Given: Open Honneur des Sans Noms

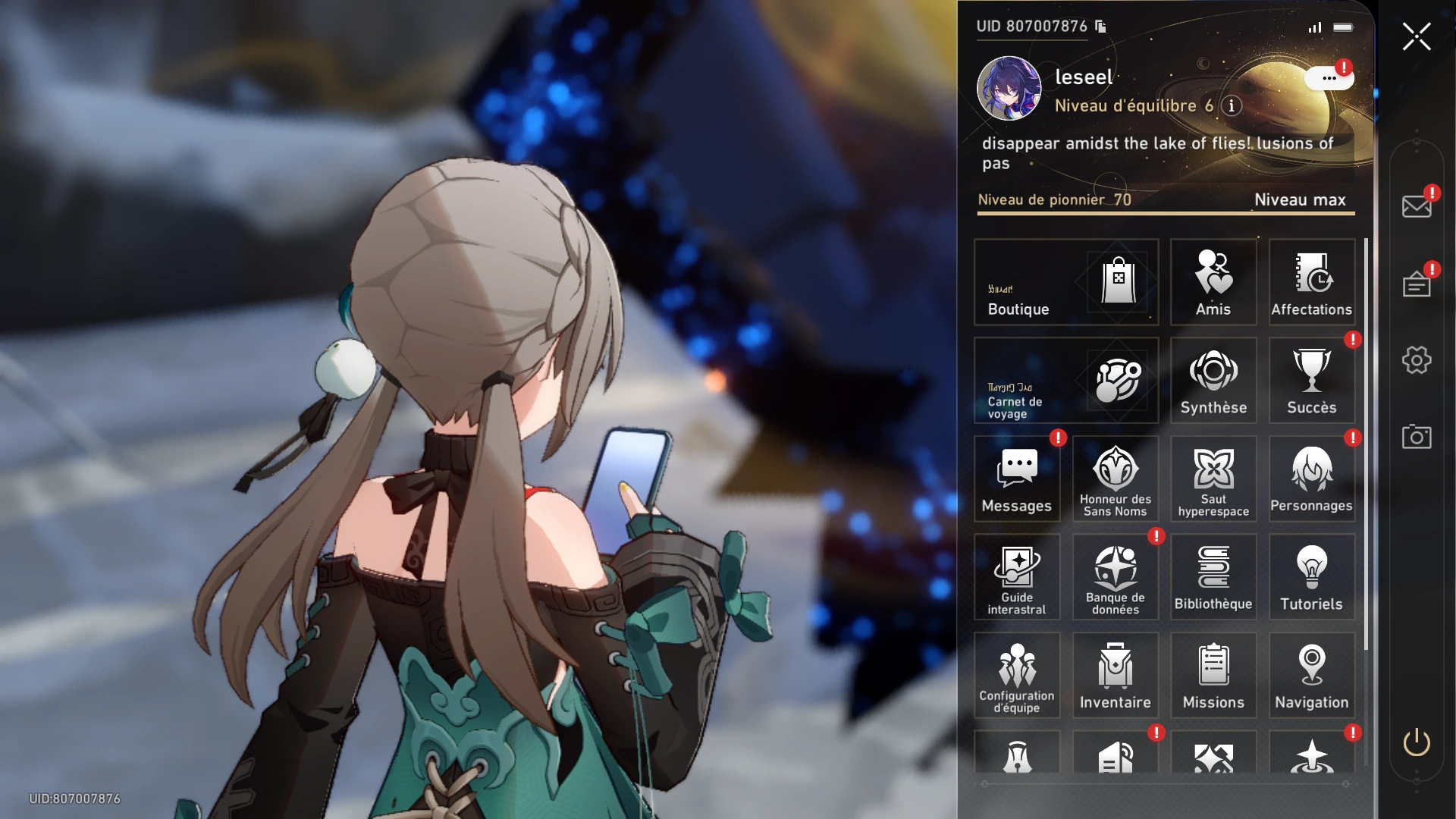Looking at the screenshot, I should click(x=1115, y=478).
